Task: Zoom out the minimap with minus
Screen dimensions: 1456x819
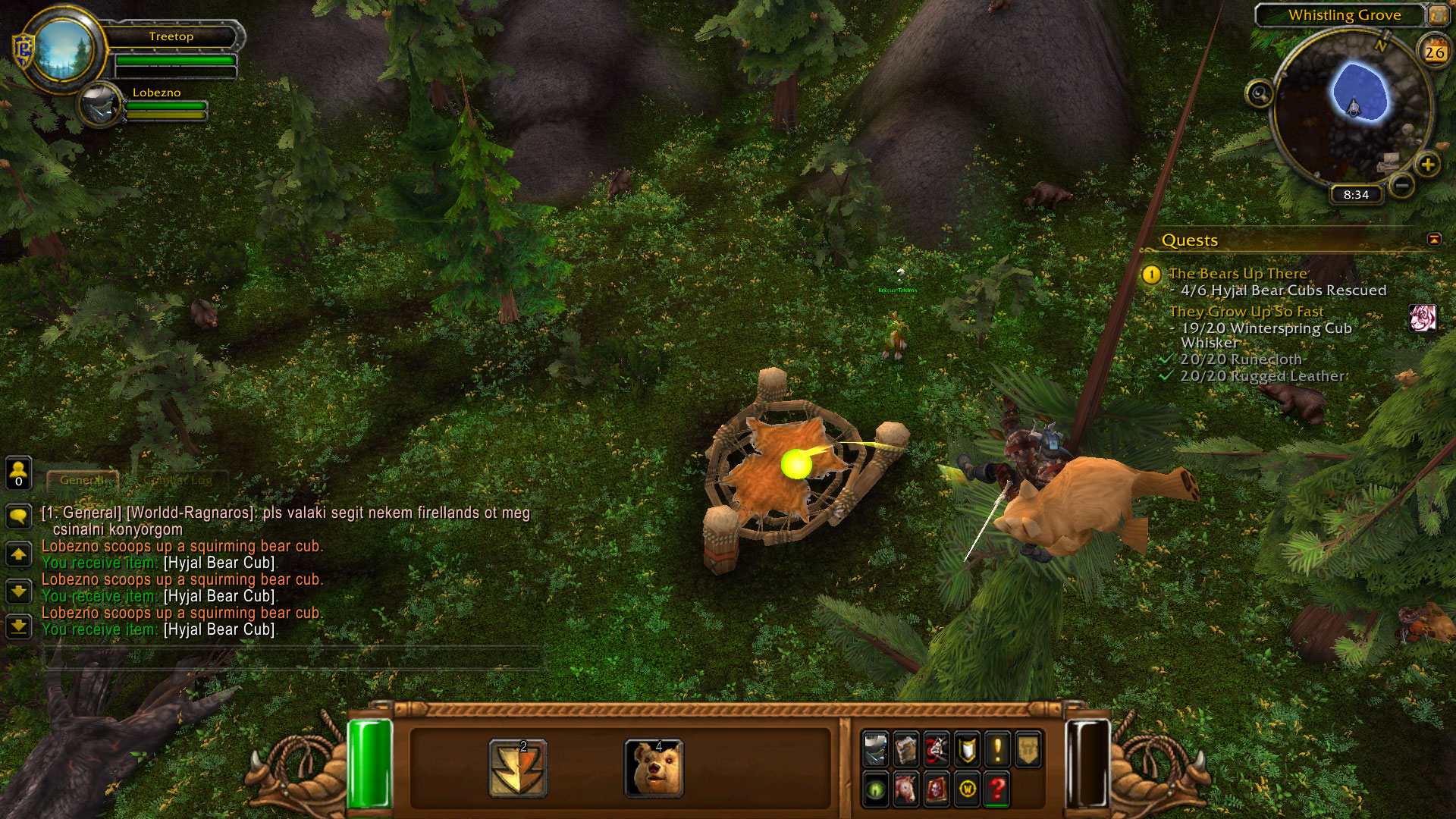Action: (x=1402, y=184)
